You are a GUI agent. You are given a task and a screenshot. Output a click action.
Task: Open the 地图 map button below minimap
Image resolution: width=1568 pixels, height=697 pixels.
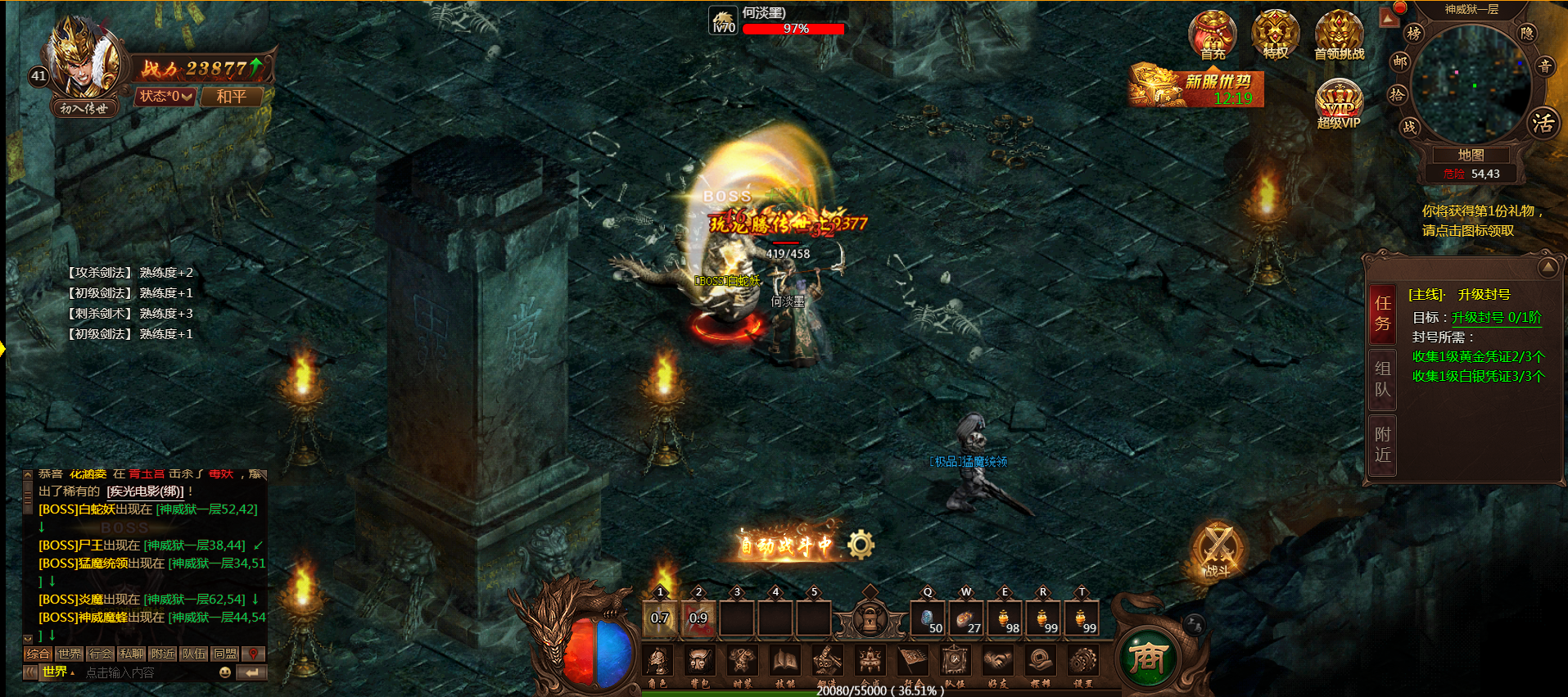click(x=1471, y=155)
